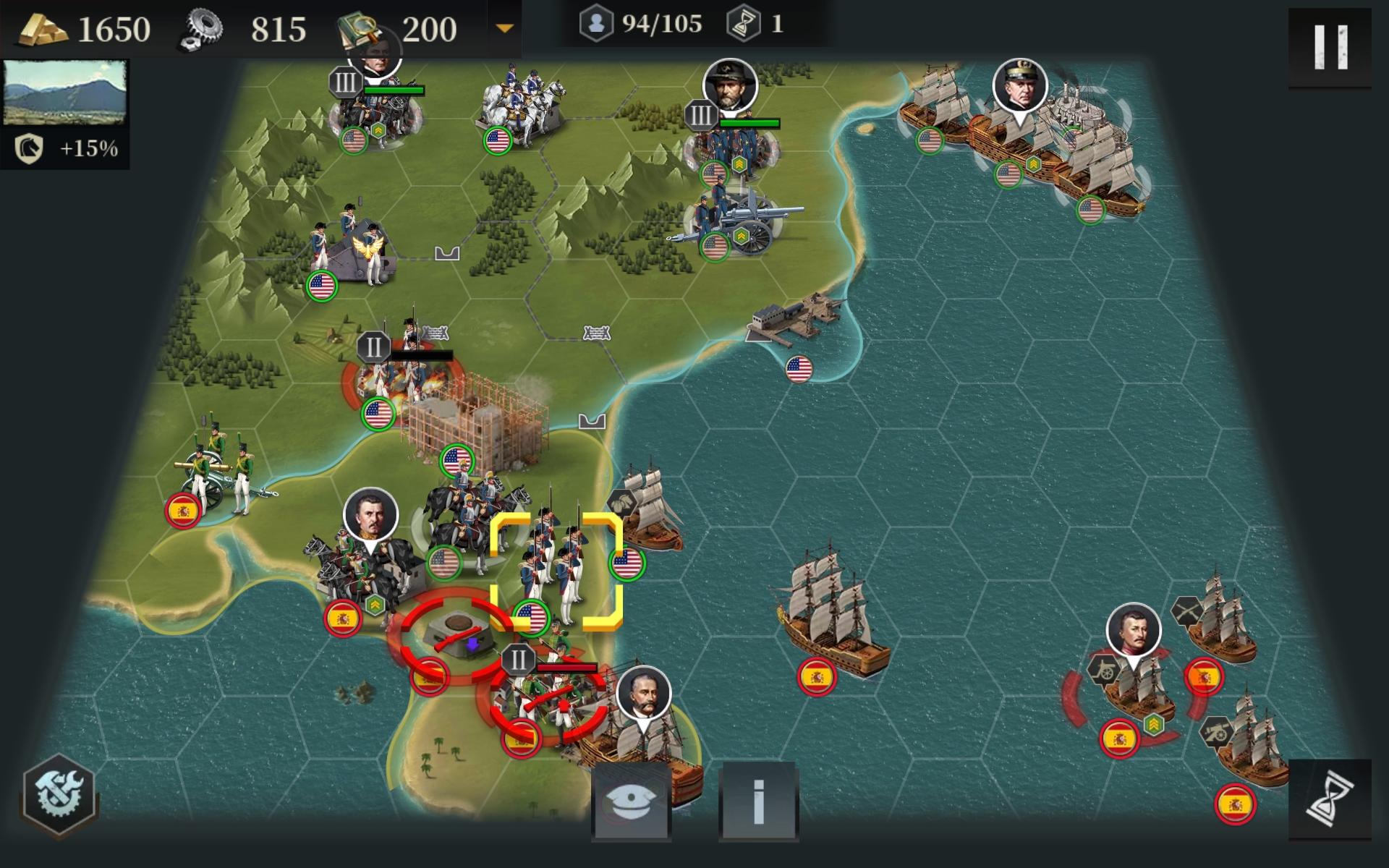1389x868 pixels.
Task: End turn with the hourglass button
Action: click(x=1330, y=799)
